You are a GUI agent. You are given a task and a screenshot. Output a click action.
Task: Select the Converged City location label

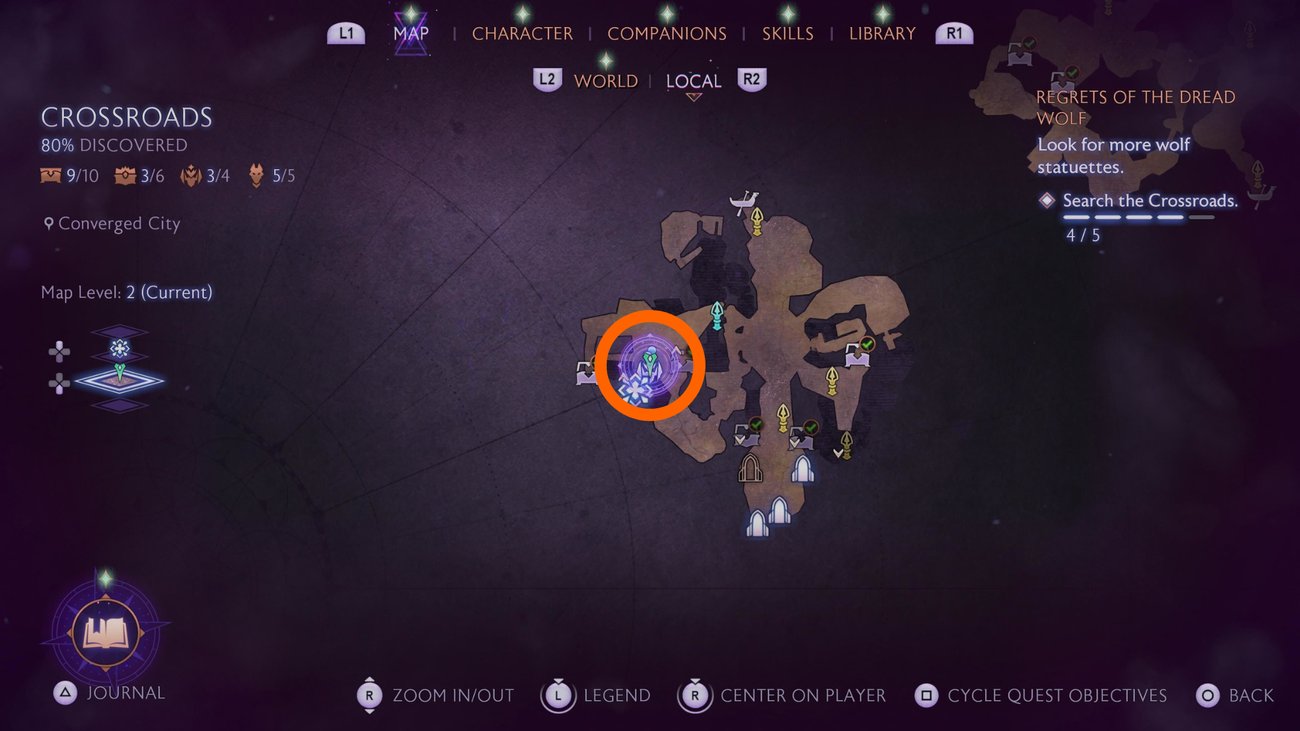click(118, 224)
